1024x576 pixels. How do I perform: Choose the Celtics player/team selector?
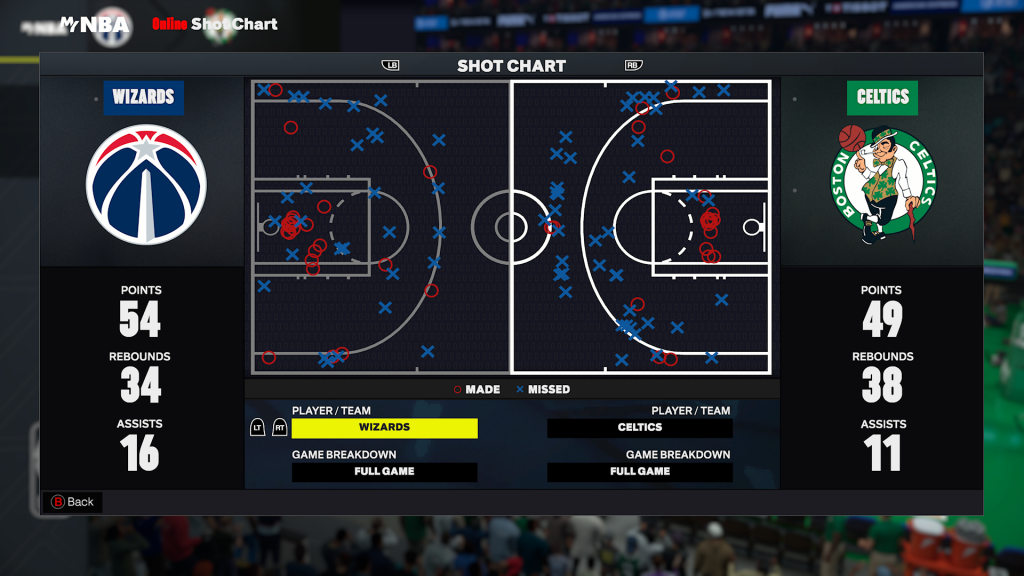tap(640, 428)
